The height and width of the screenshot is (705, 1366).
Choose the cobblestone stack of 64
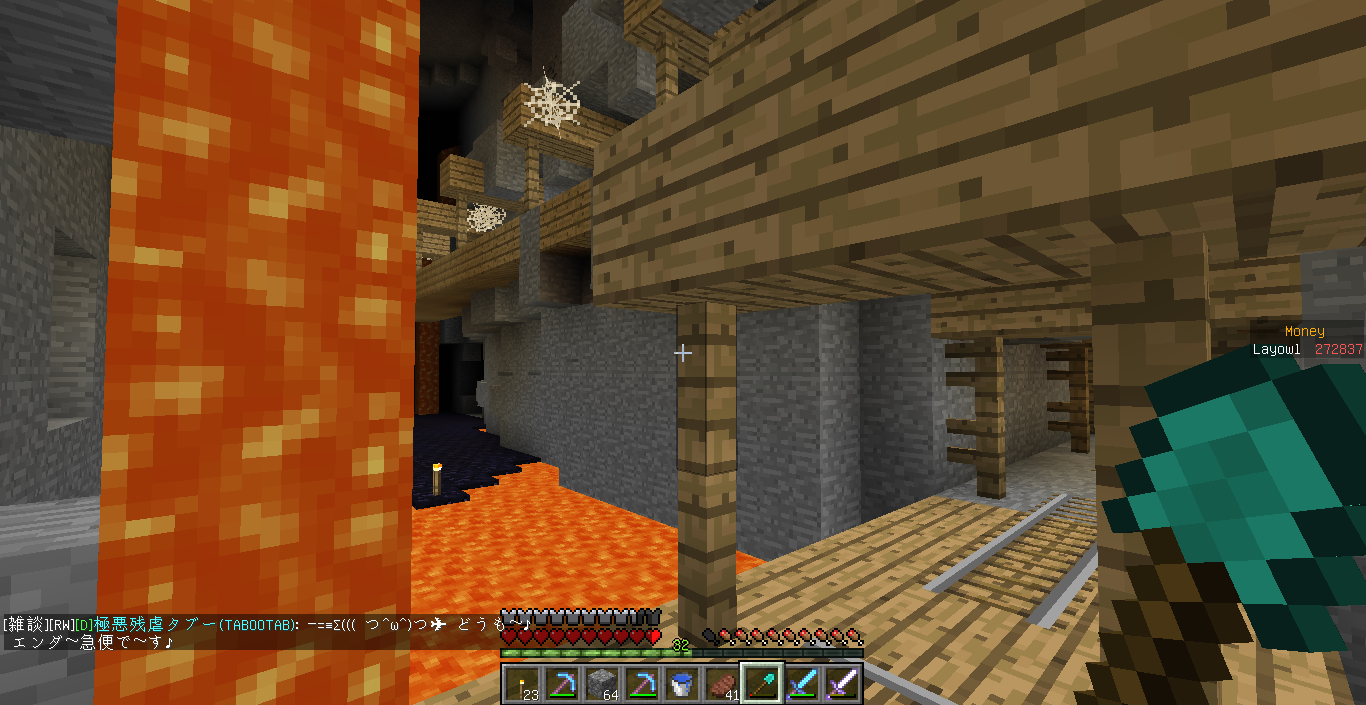(x=600, y=684)
